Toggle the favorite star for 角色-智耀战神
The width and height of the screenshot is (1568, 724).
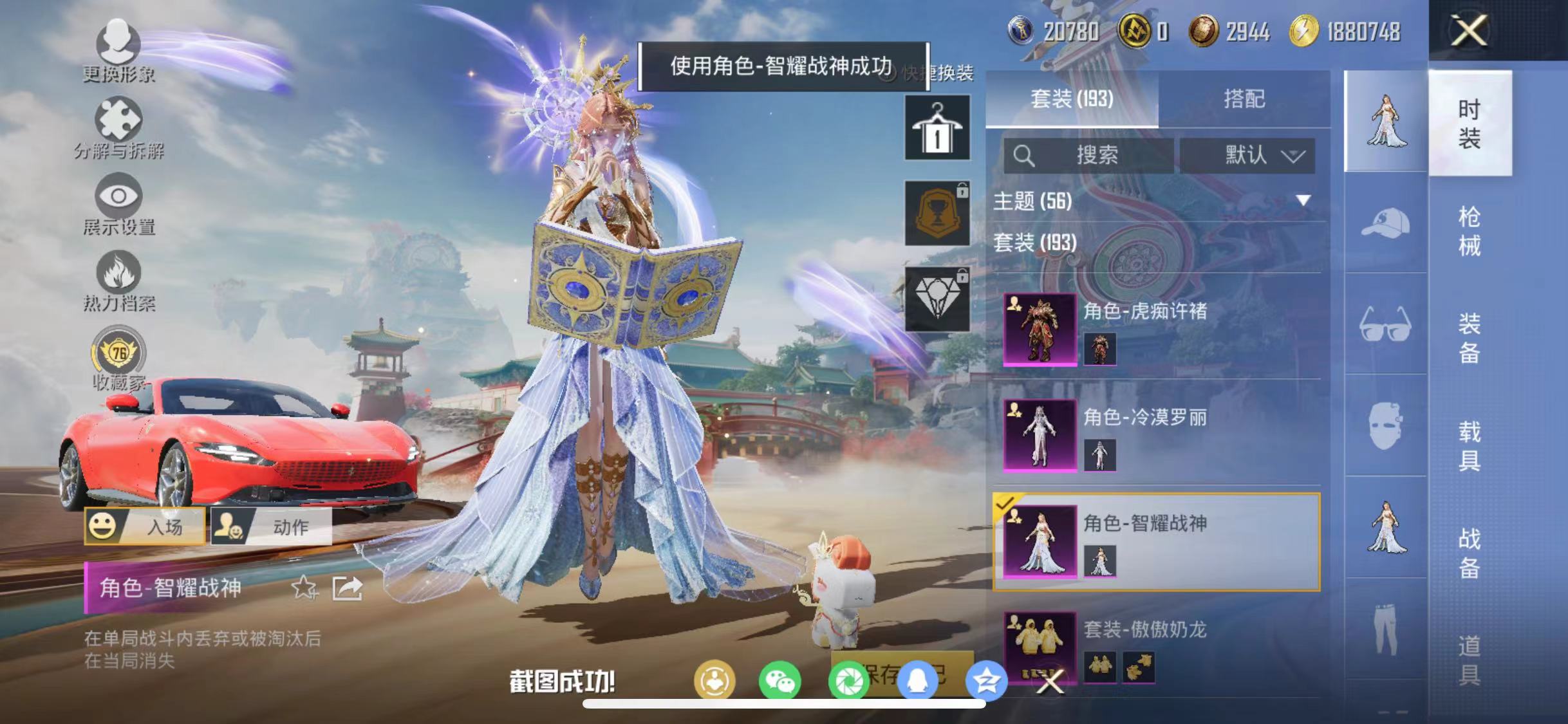coord(303,588)
